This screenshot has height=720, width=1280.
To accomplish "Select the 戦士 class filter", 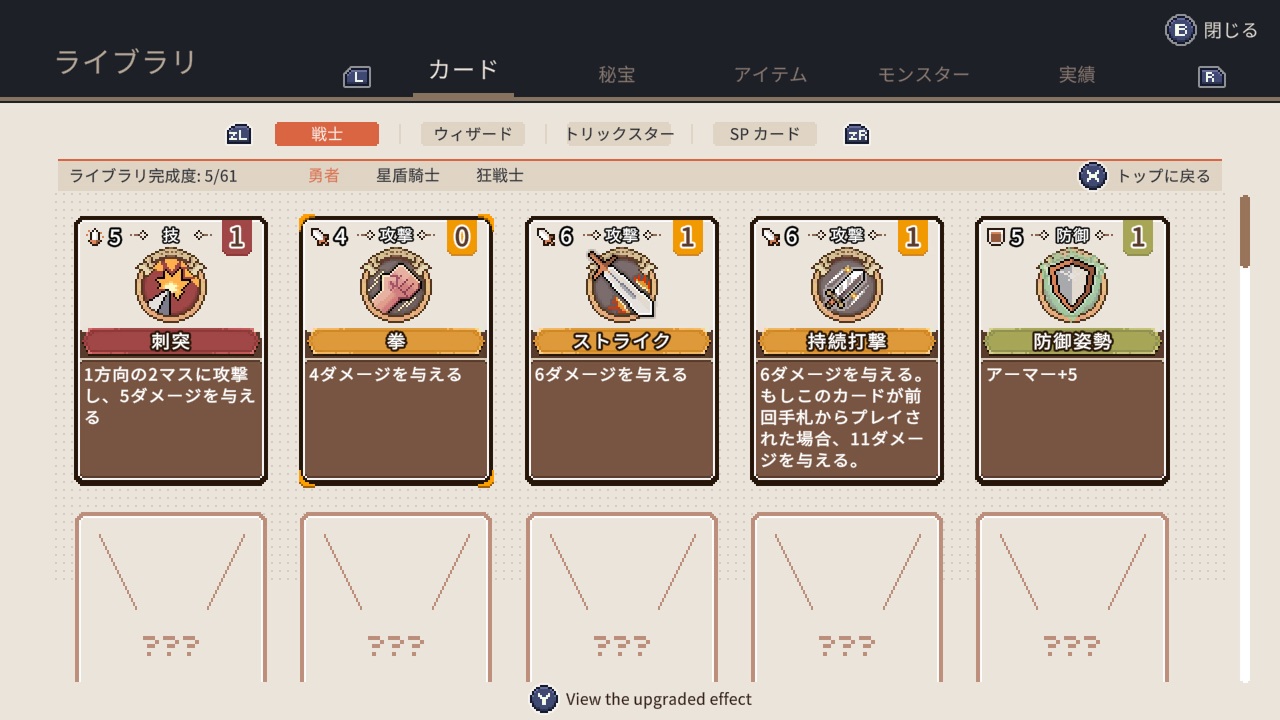I will (x=327, y=133).
